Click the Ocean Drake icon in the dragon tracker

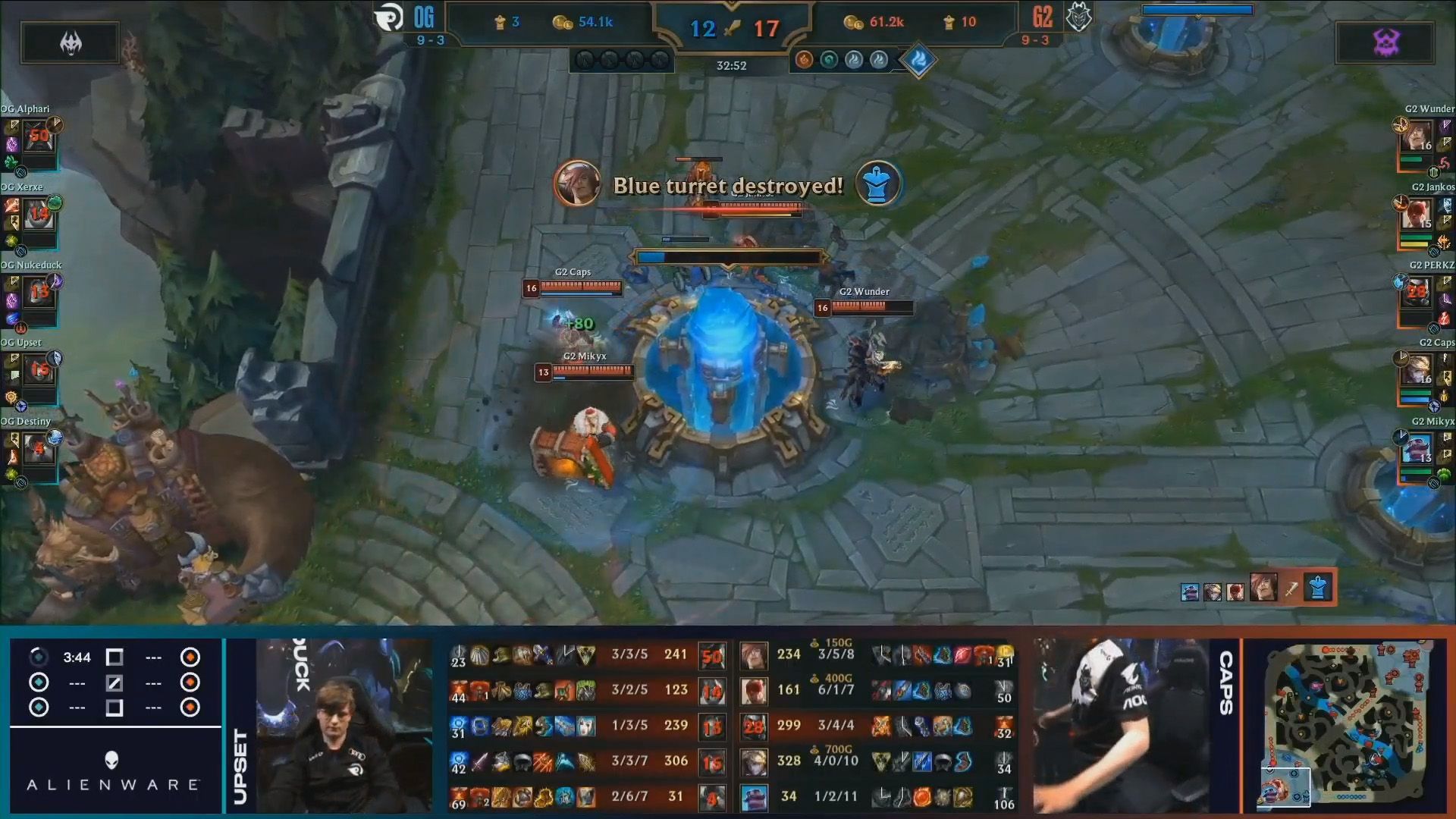(828, 61)
